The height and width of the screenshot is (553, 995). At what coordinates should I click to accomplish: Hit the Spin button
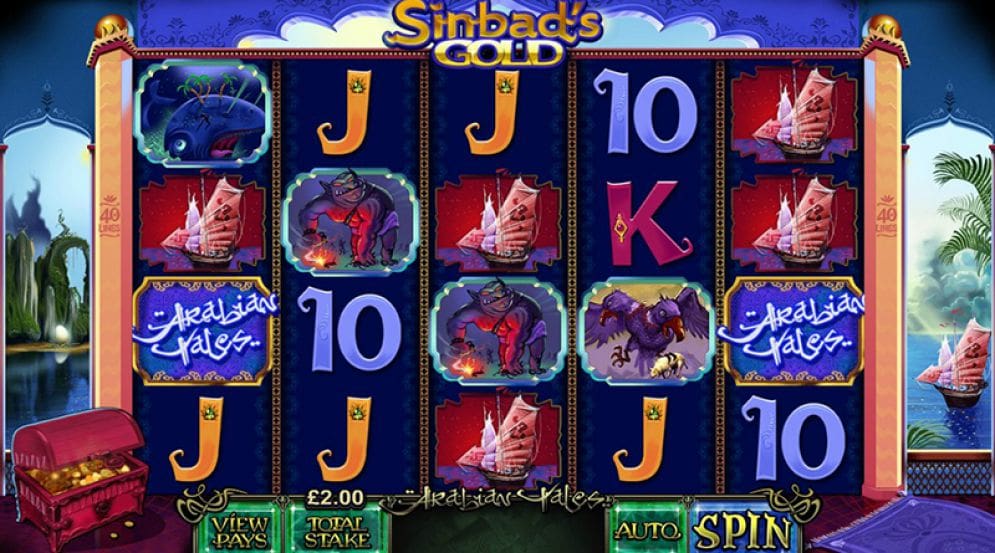point(741,531)
